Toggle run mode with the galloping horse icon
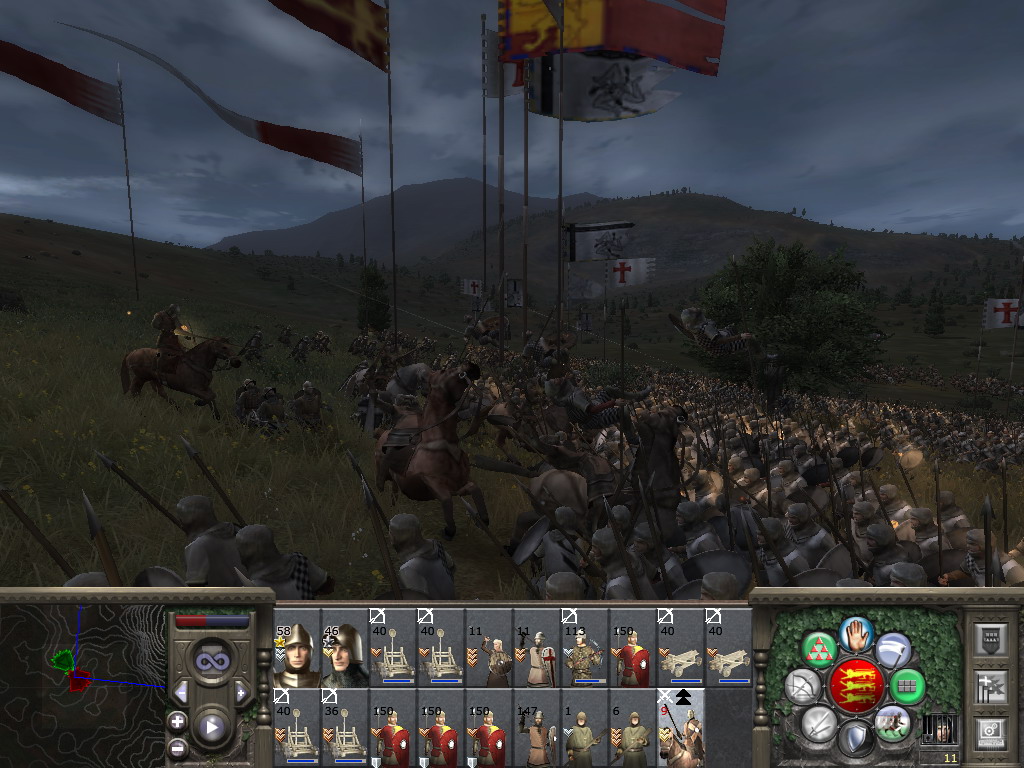 coord(893,722)
